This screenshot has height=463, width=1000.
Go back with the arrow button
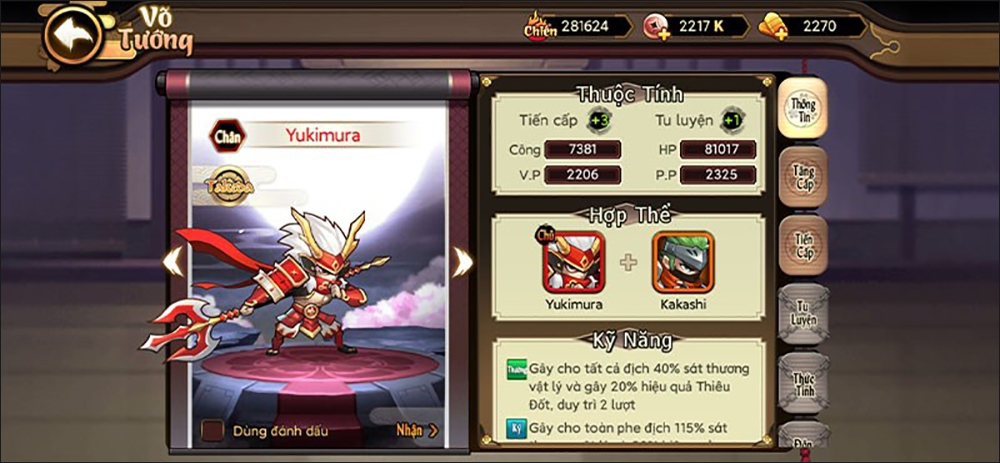pos(76,34)
